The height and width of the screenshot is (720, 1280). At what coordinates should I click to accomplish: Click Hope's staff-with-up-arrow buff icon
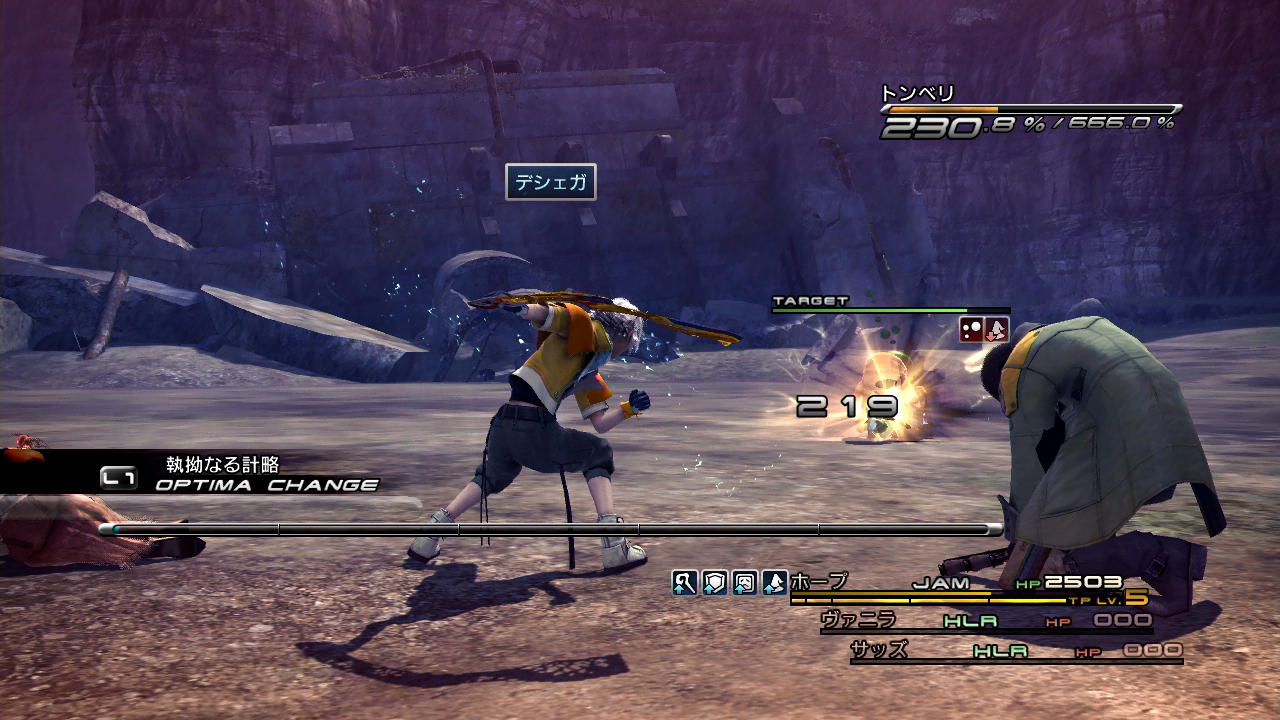685,582
